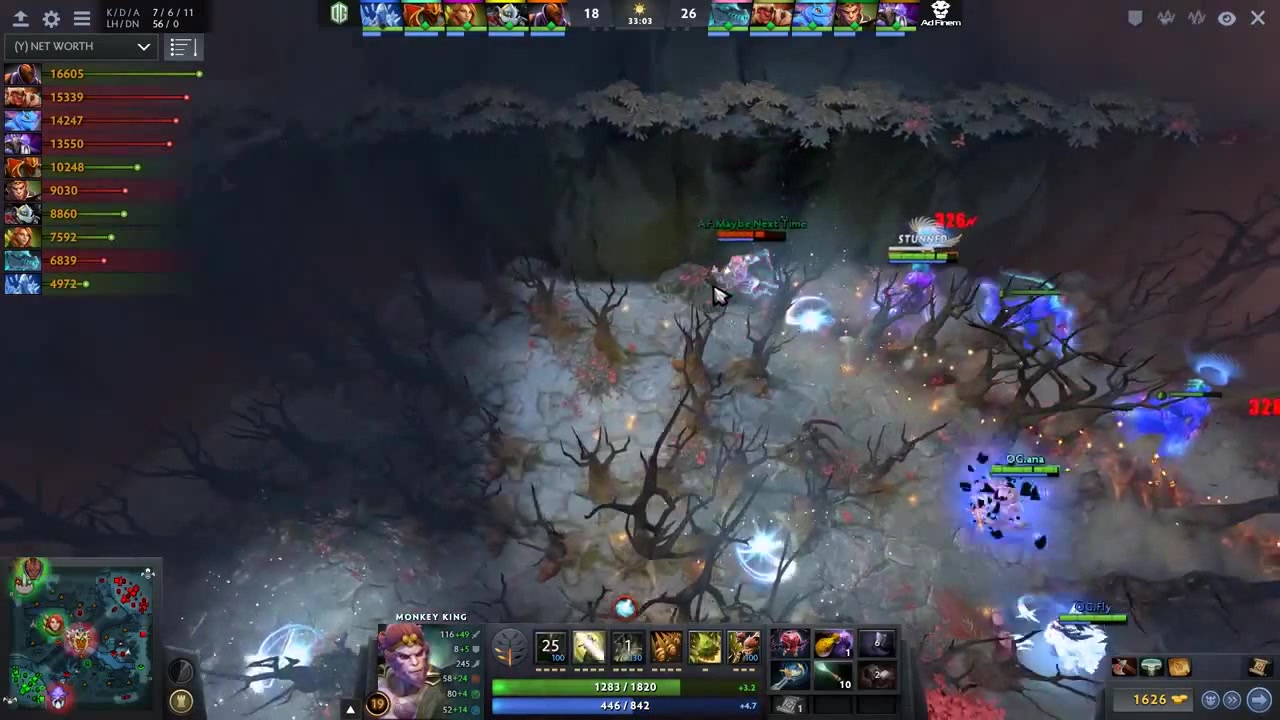Click the AdFinem team banner top right
Viewport: 1280px width, 720px height.
pyautogui.click(x=940, y=15)
